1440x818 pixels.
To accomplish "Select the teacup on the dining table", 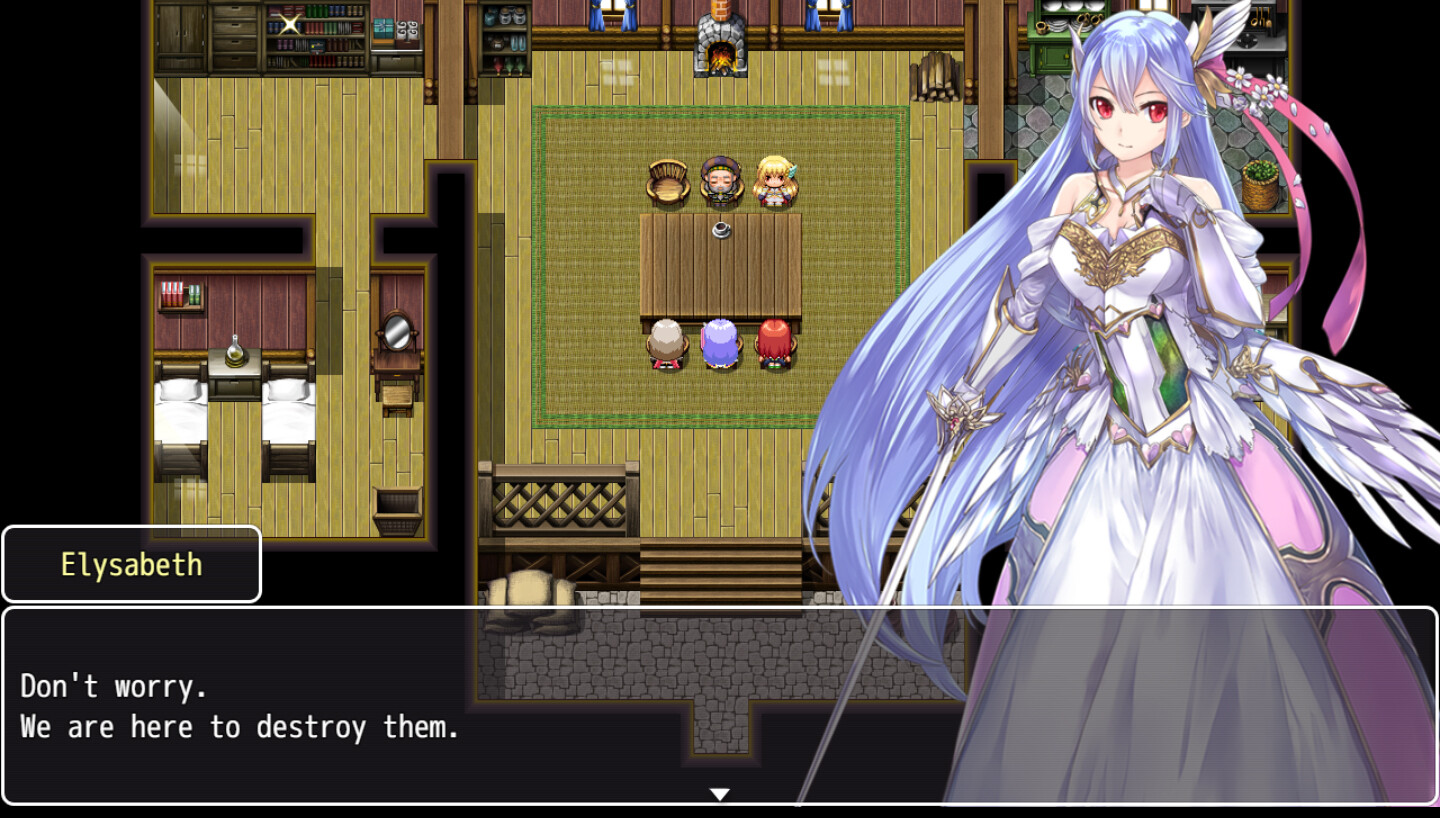I will pyautogui.click(x=722, y=230).
